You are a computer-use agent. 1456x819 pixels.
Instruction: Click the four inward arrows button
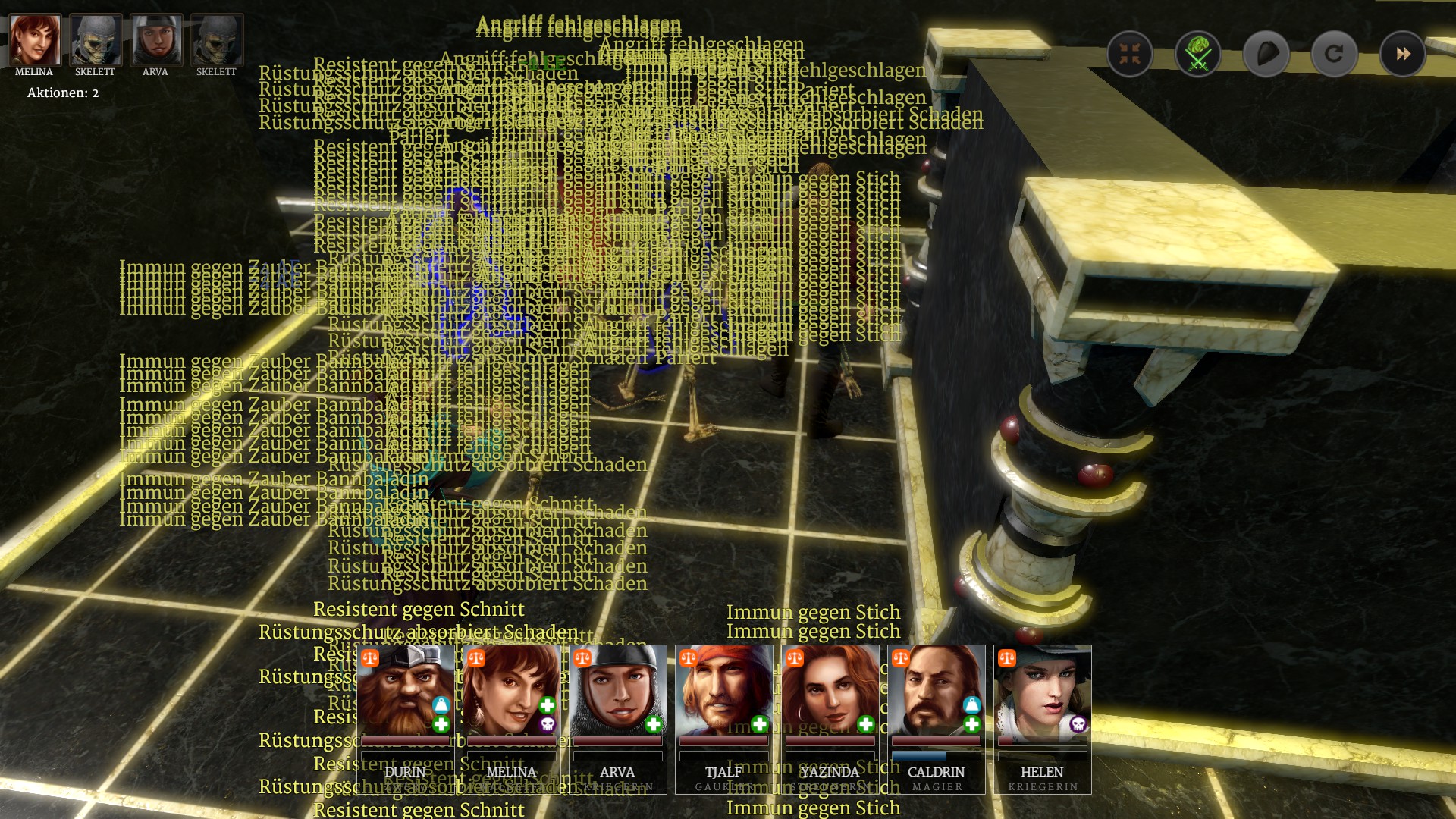[x=1129, y=54]
